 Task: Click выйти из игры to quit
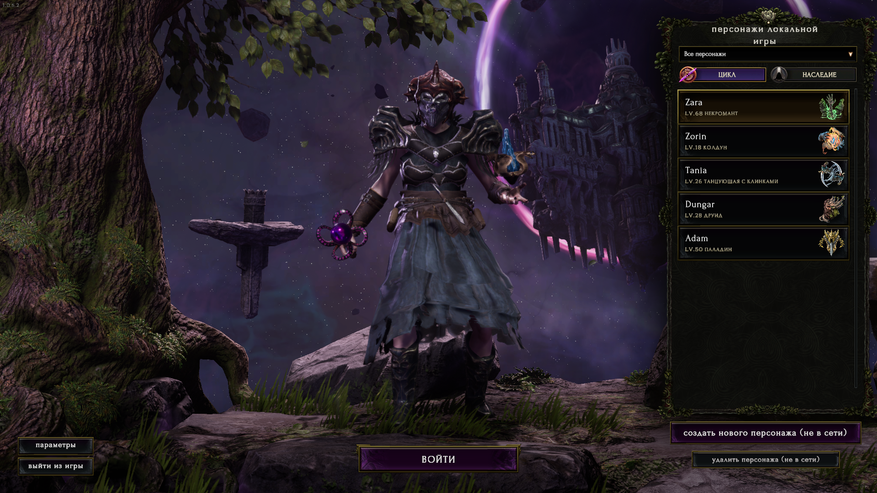click(x=55, y=466)
